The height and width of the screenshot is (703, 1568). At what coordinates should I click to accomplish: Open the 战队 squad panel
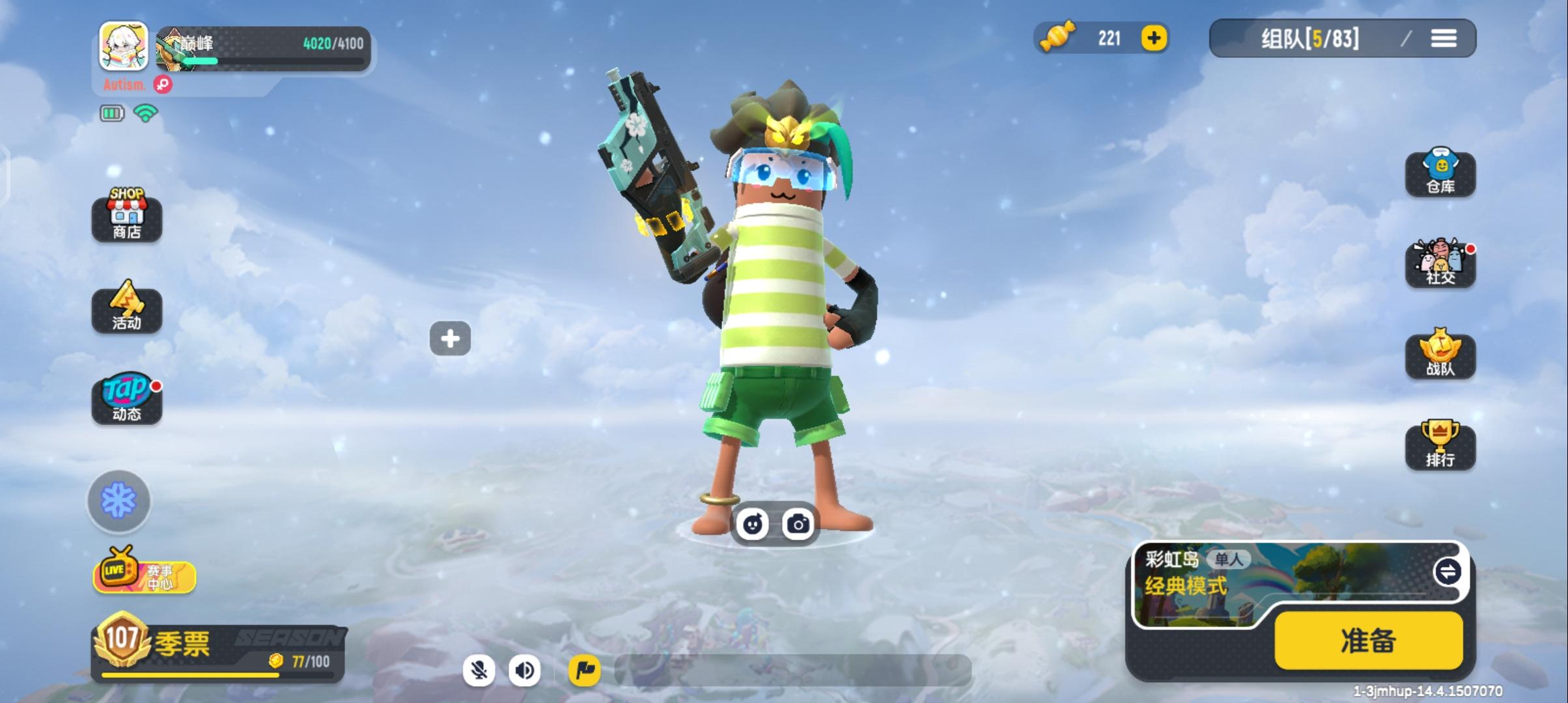1441,356
